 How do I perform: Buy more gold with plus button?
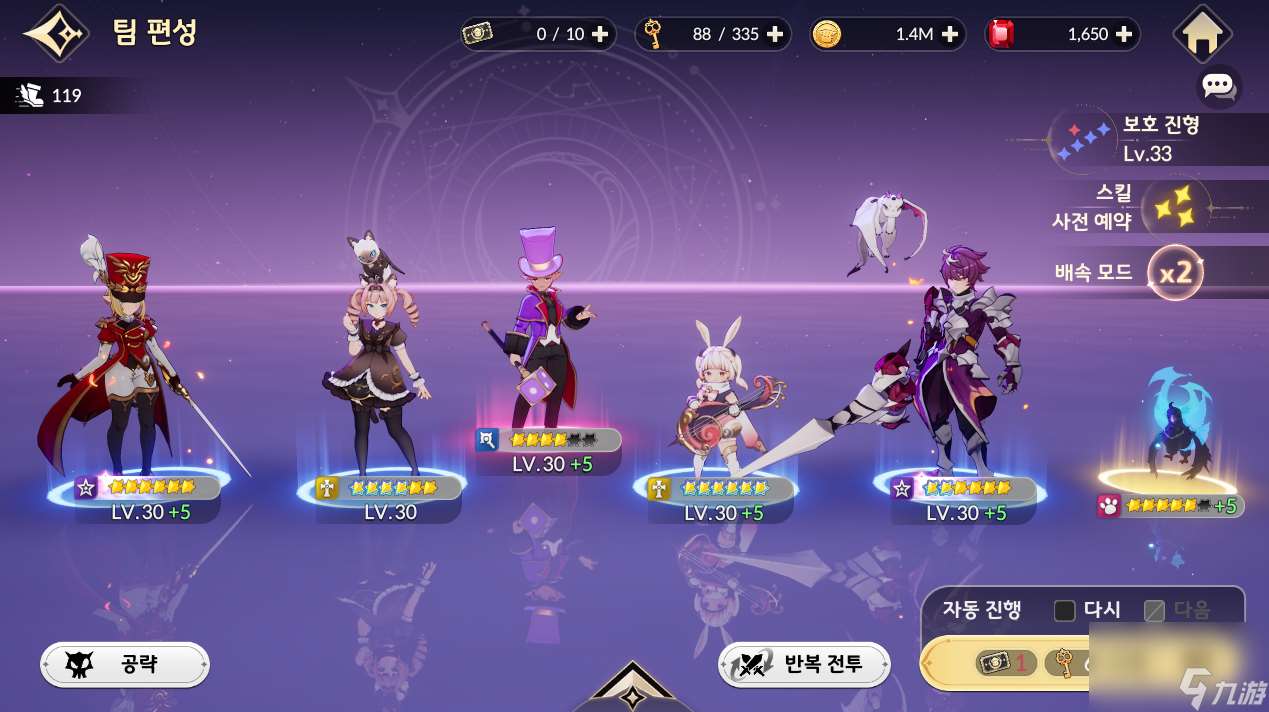950,34
